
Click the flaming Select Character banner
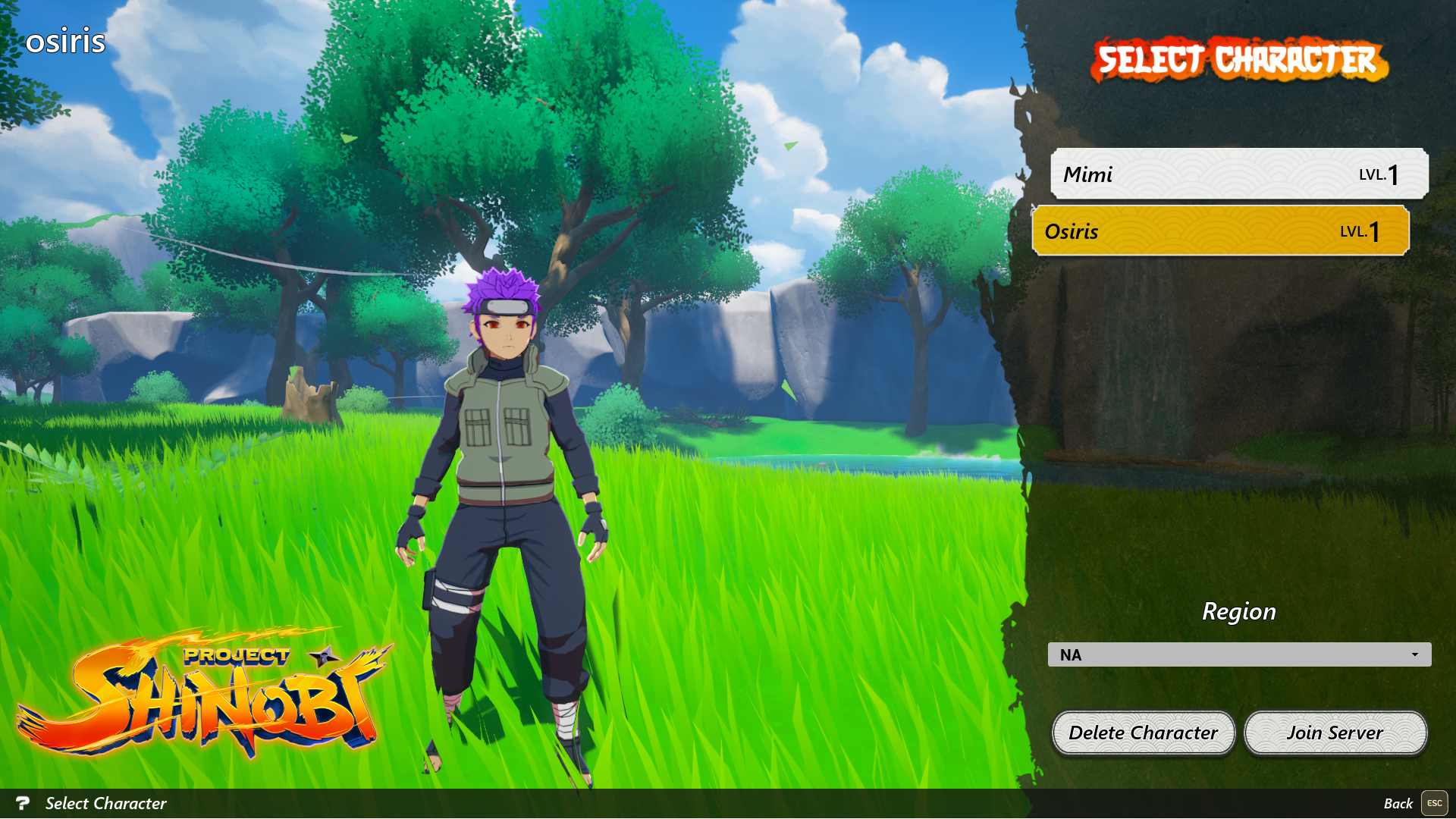1242,61
